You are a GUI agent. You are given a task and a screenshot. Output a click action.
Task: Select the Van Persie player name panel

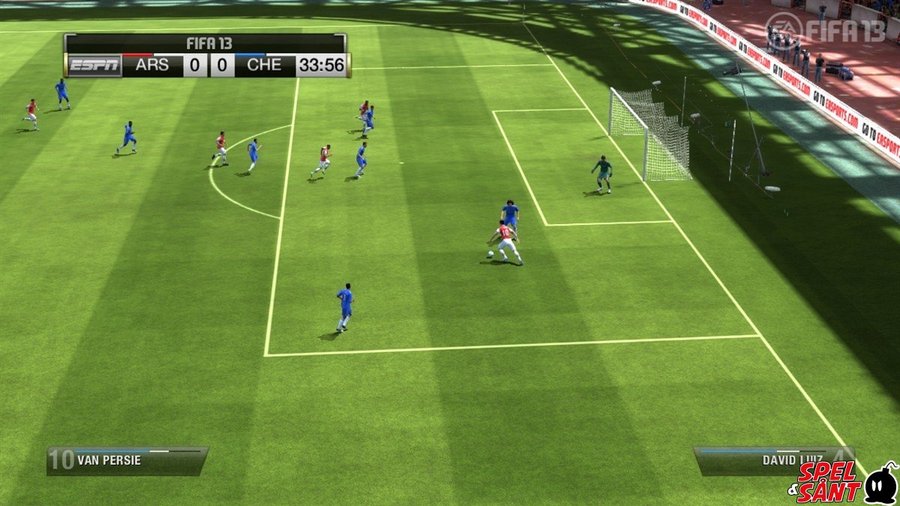click(x=127, y=460)
